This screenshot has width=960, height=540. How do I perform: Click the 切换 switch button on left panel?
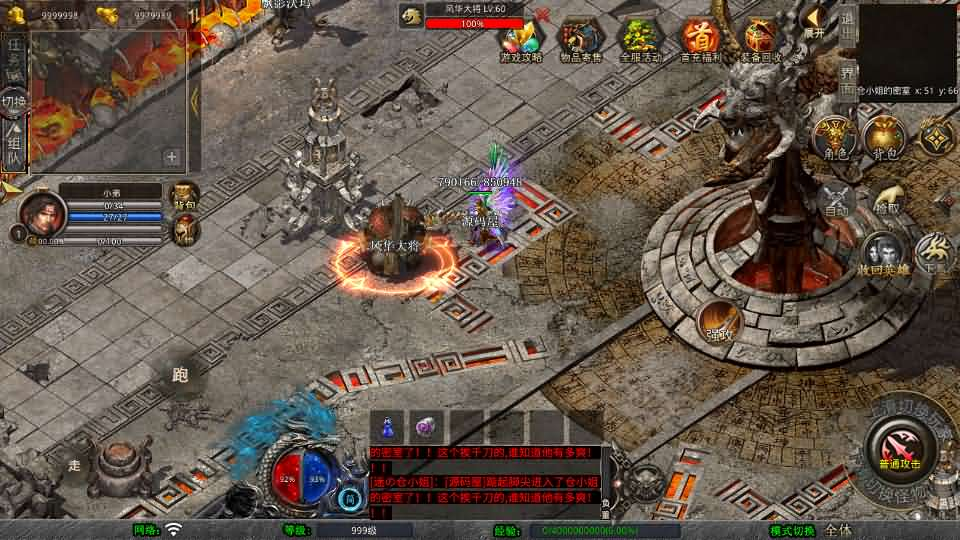pos(14,102)
